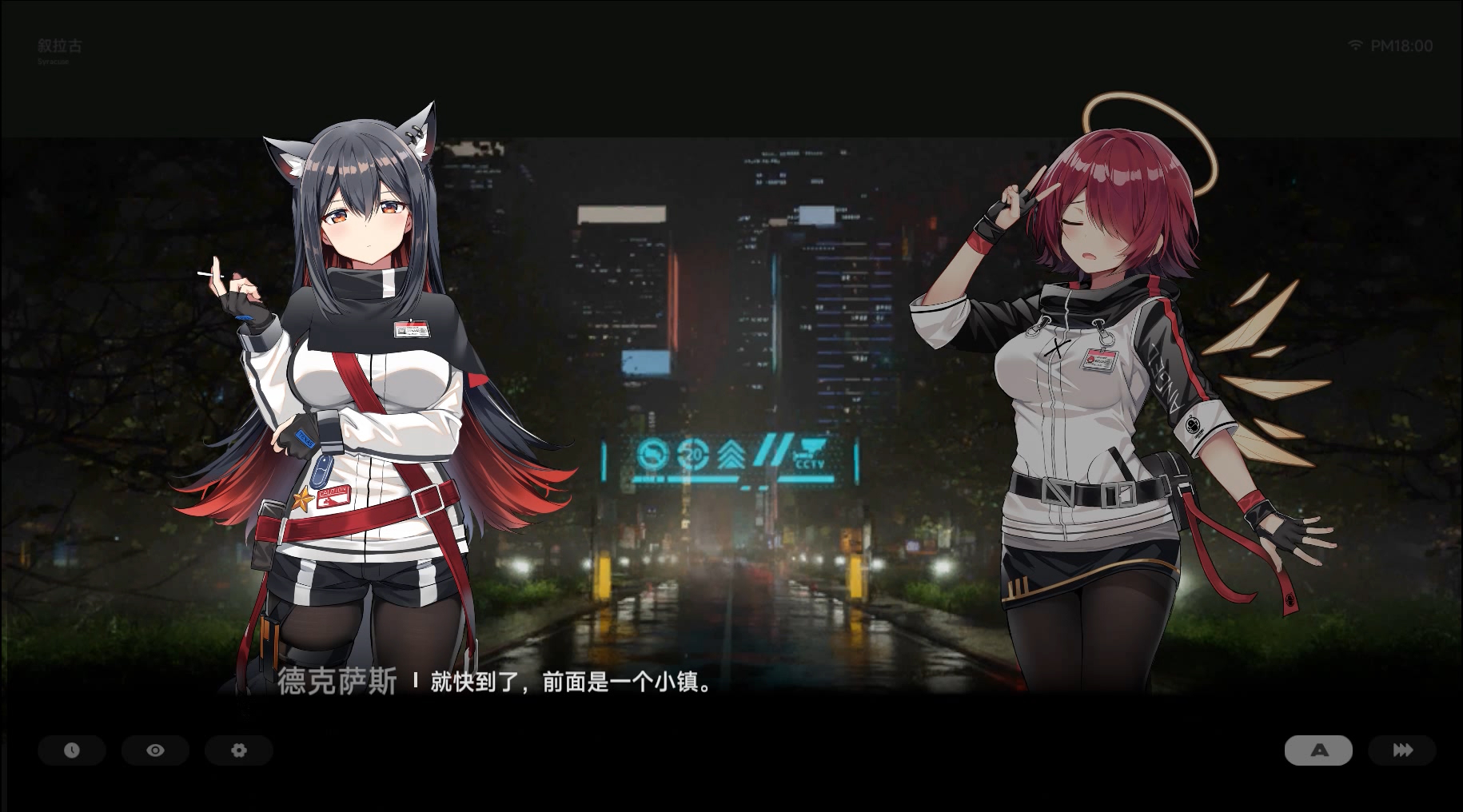Click the Syracuse subtitle under the location name

tap(51, 62)
